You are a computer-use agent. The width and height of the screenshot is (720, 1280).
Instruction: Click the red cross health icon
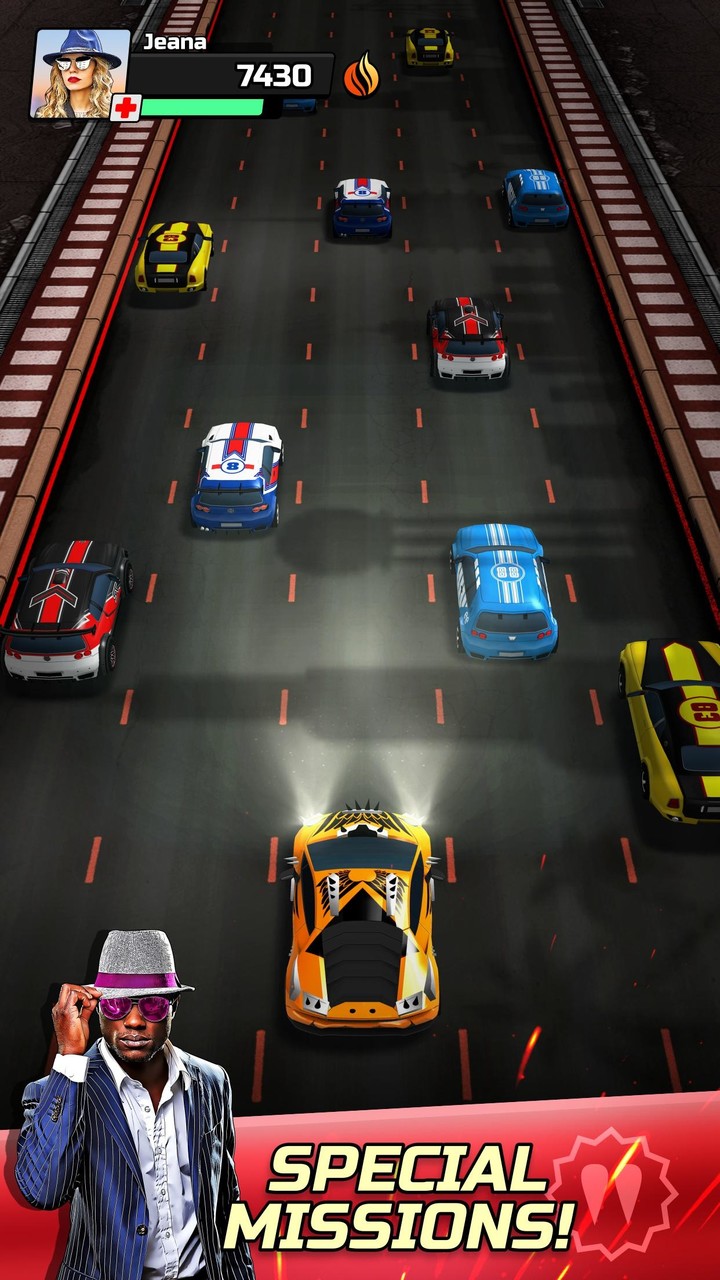(x=125, y=108)
